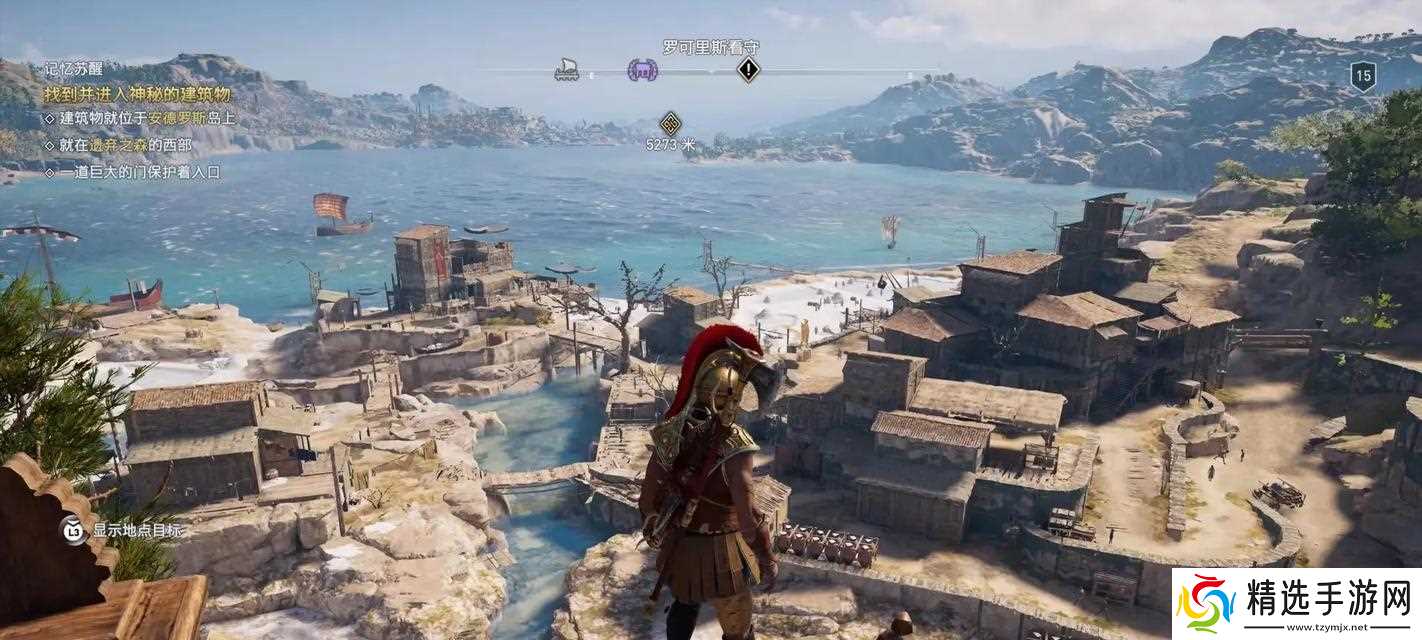
Task: Click the 精选手游网 watermark logo
Action: (x=1296, y=604)
